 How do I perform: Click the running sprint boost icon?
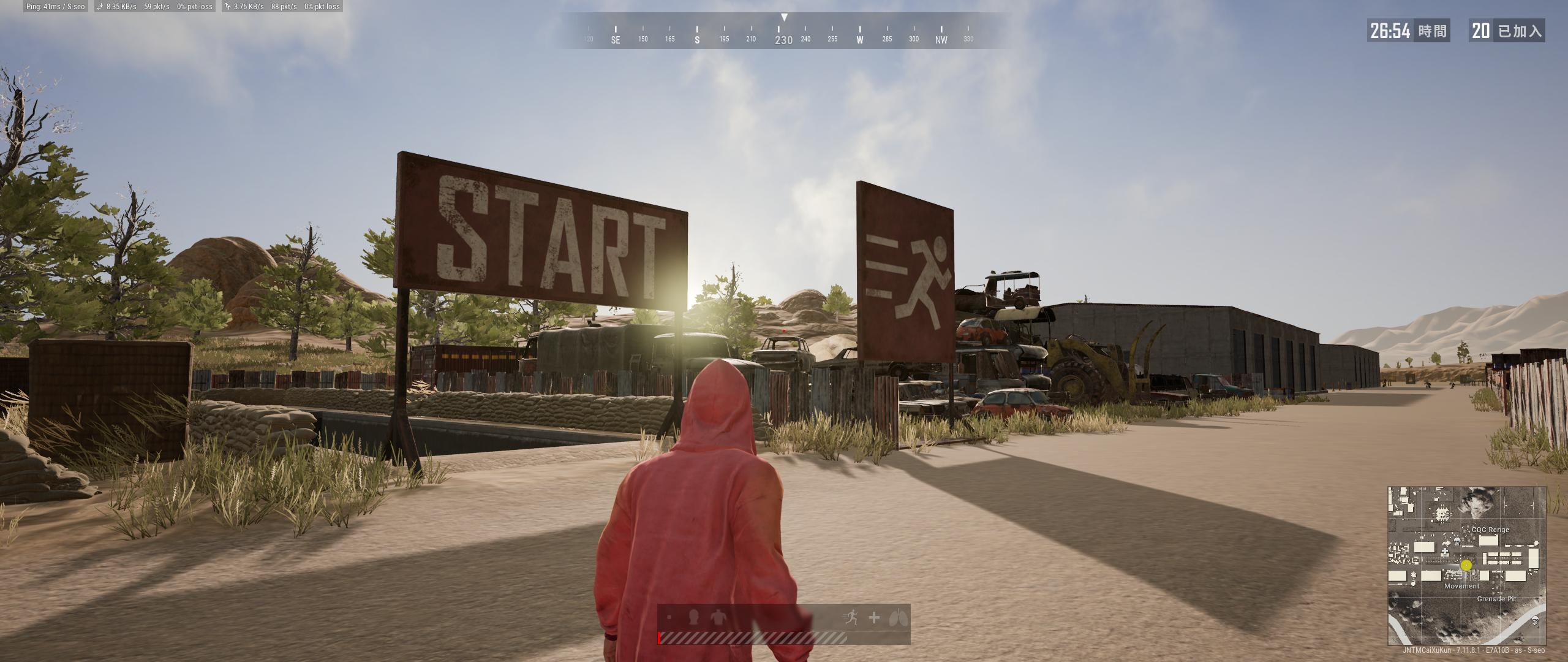tap(852, 618)
